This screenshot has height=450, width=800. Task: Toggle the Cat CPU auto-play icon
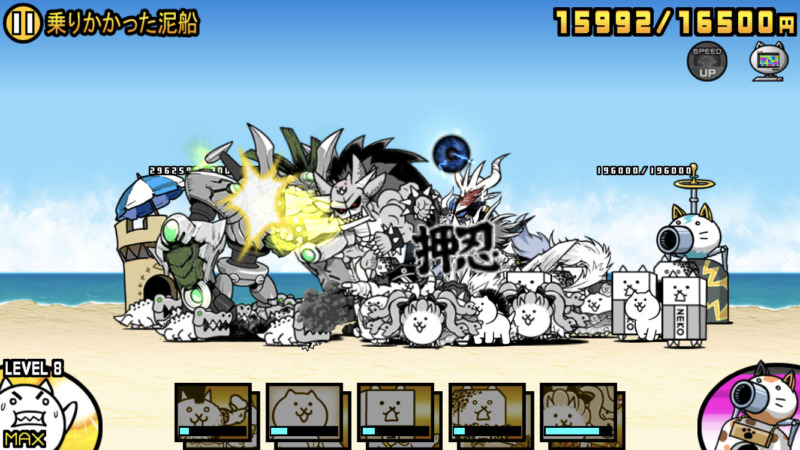point(767,62)
